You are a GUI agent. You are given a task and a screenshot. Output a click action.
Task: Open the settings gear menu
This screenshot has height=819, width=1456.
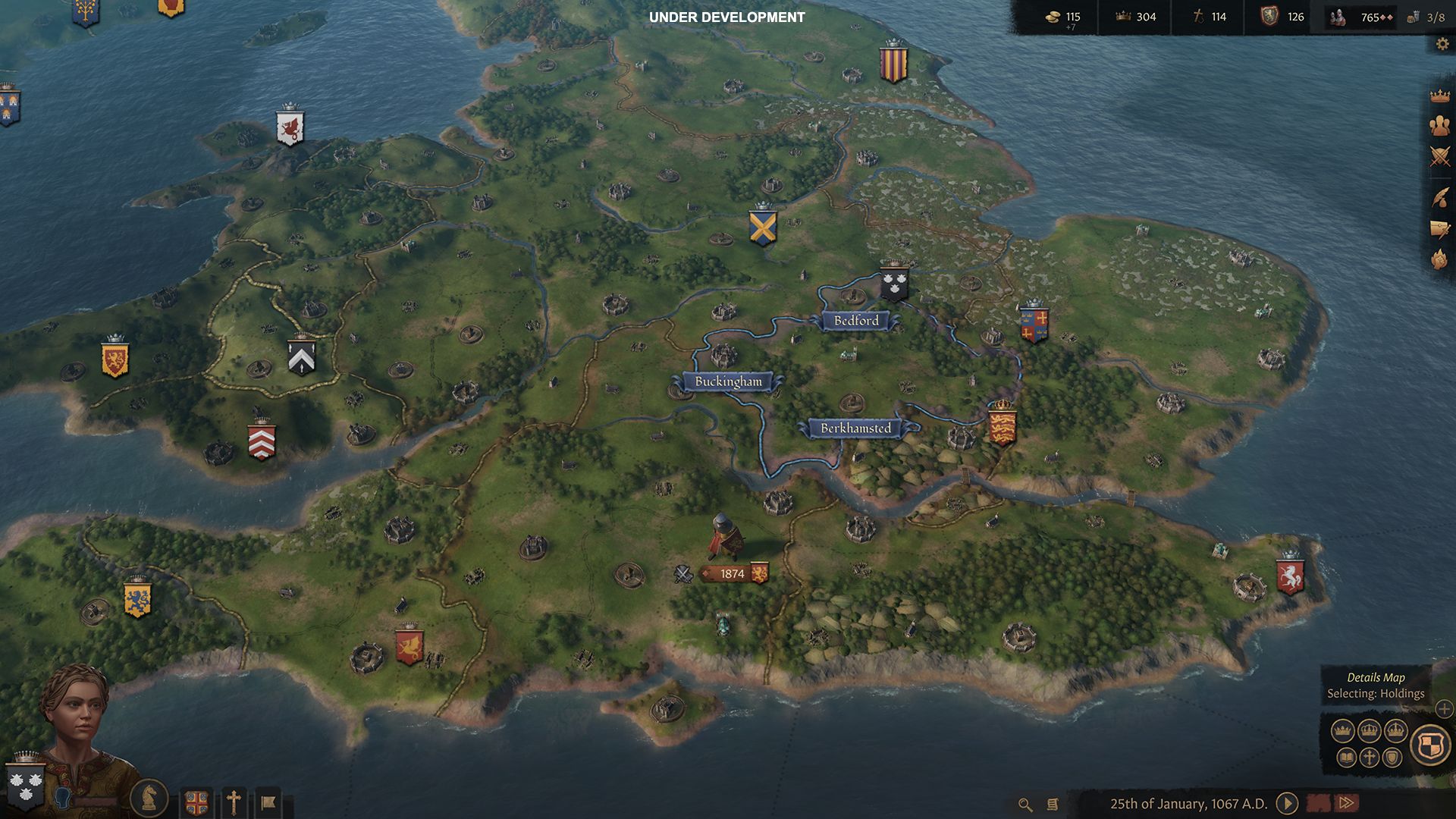click(1442, 44)
